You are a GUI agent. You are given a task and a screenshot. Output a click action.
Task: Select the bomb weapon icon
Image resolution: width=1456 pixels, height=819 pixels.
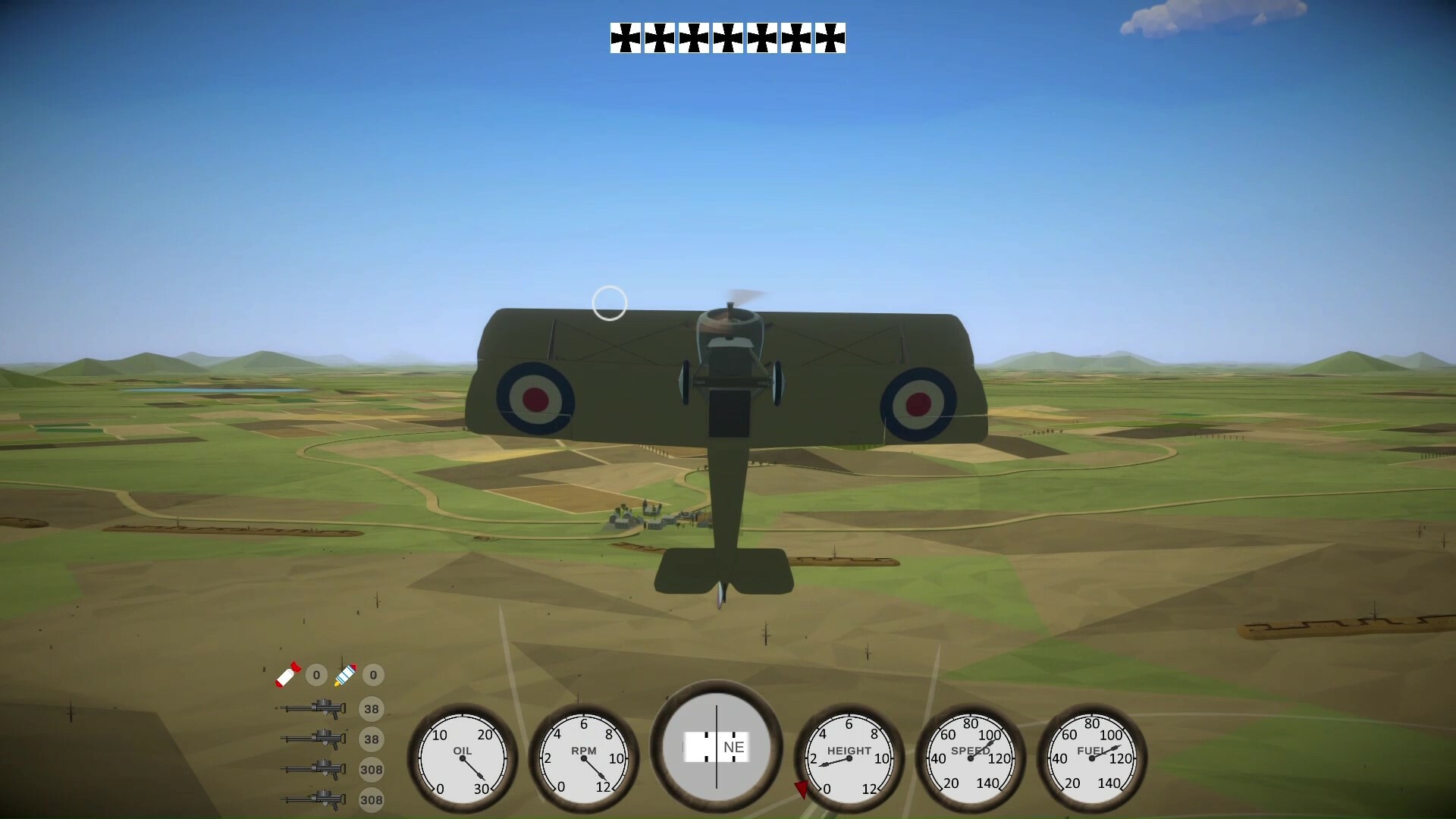click(x=287, y=675)
